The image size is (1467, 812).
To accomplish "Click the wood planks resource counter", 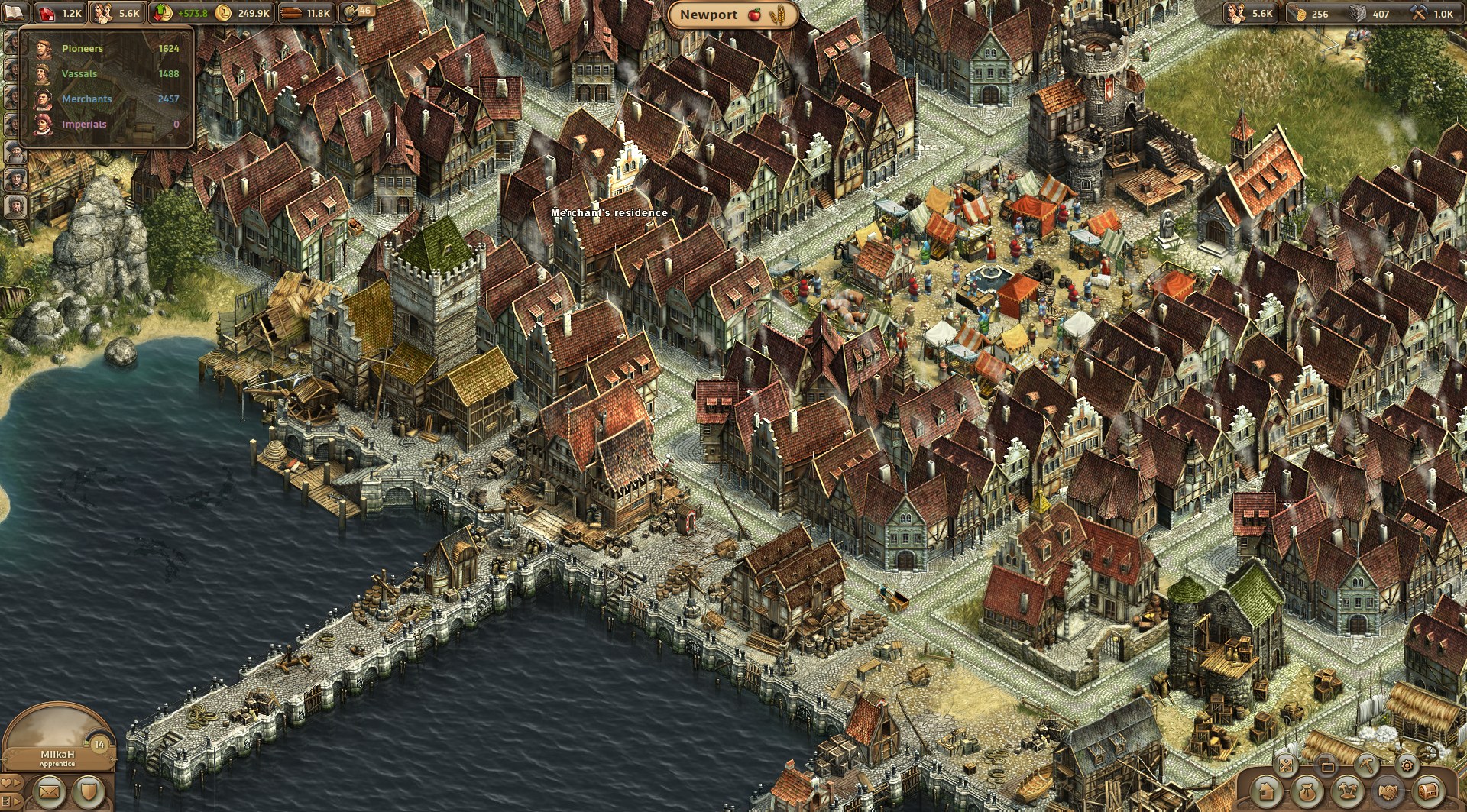I will (306, 13).
